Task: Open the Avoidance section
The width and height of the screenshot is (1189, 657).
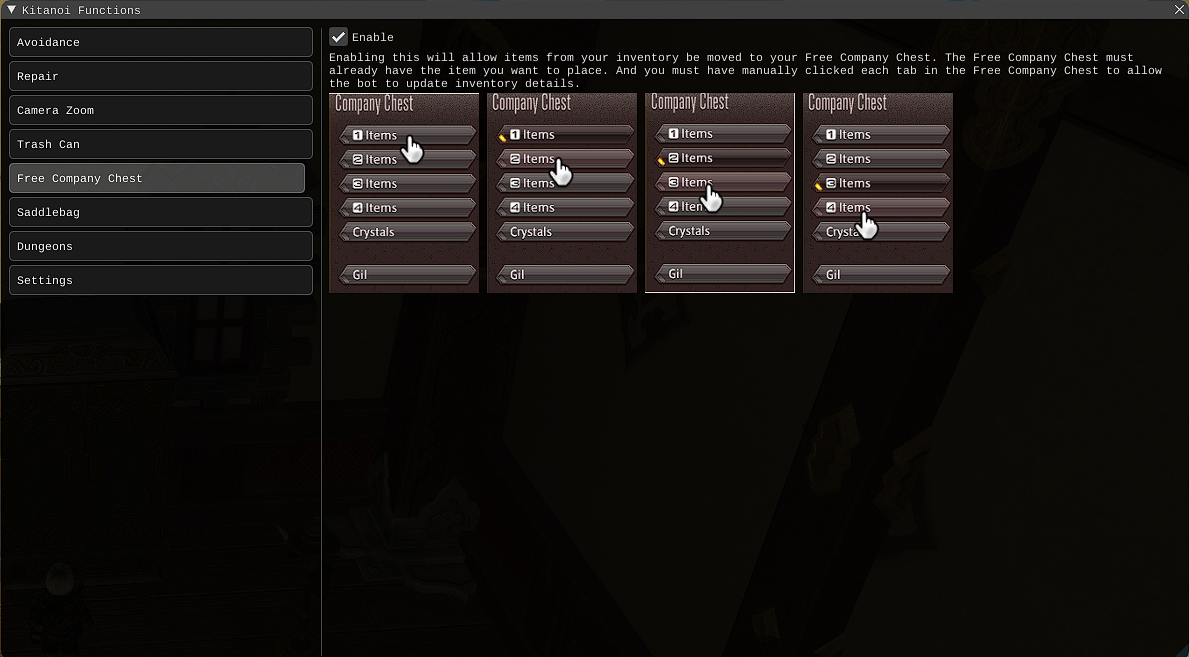Action: 160,42
